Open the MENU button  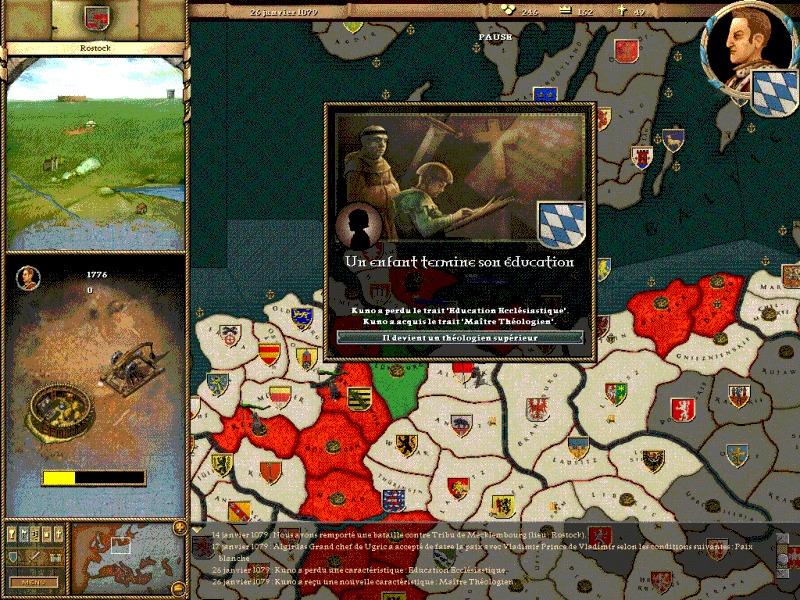pos(33,581)
